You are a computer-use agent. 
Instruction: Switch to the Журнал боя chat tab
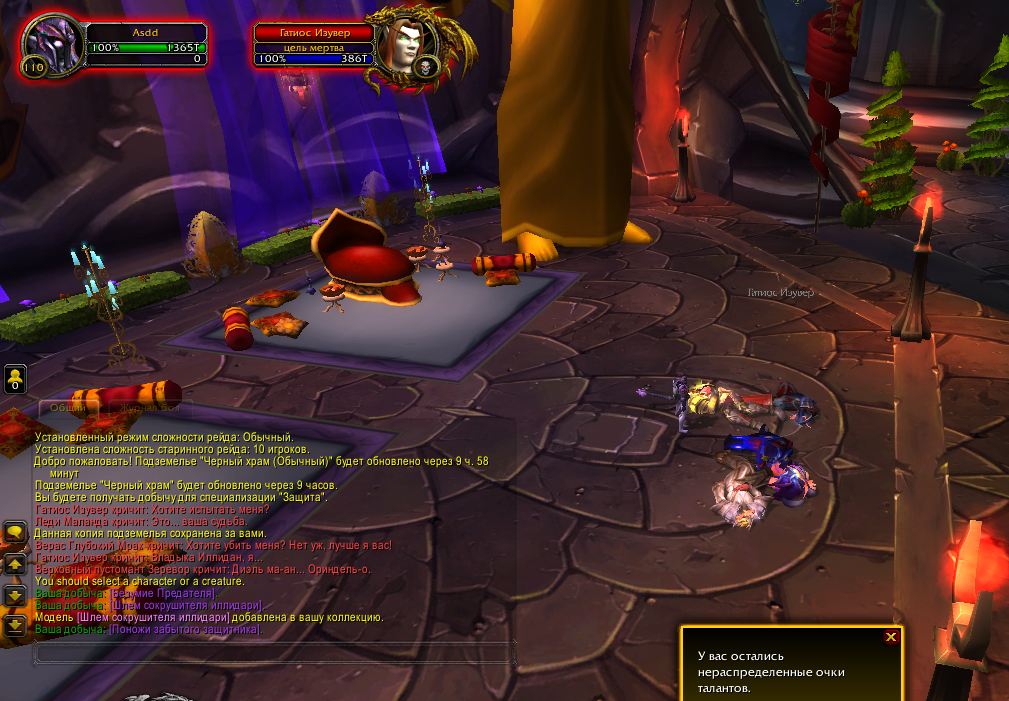pos(150,408)
